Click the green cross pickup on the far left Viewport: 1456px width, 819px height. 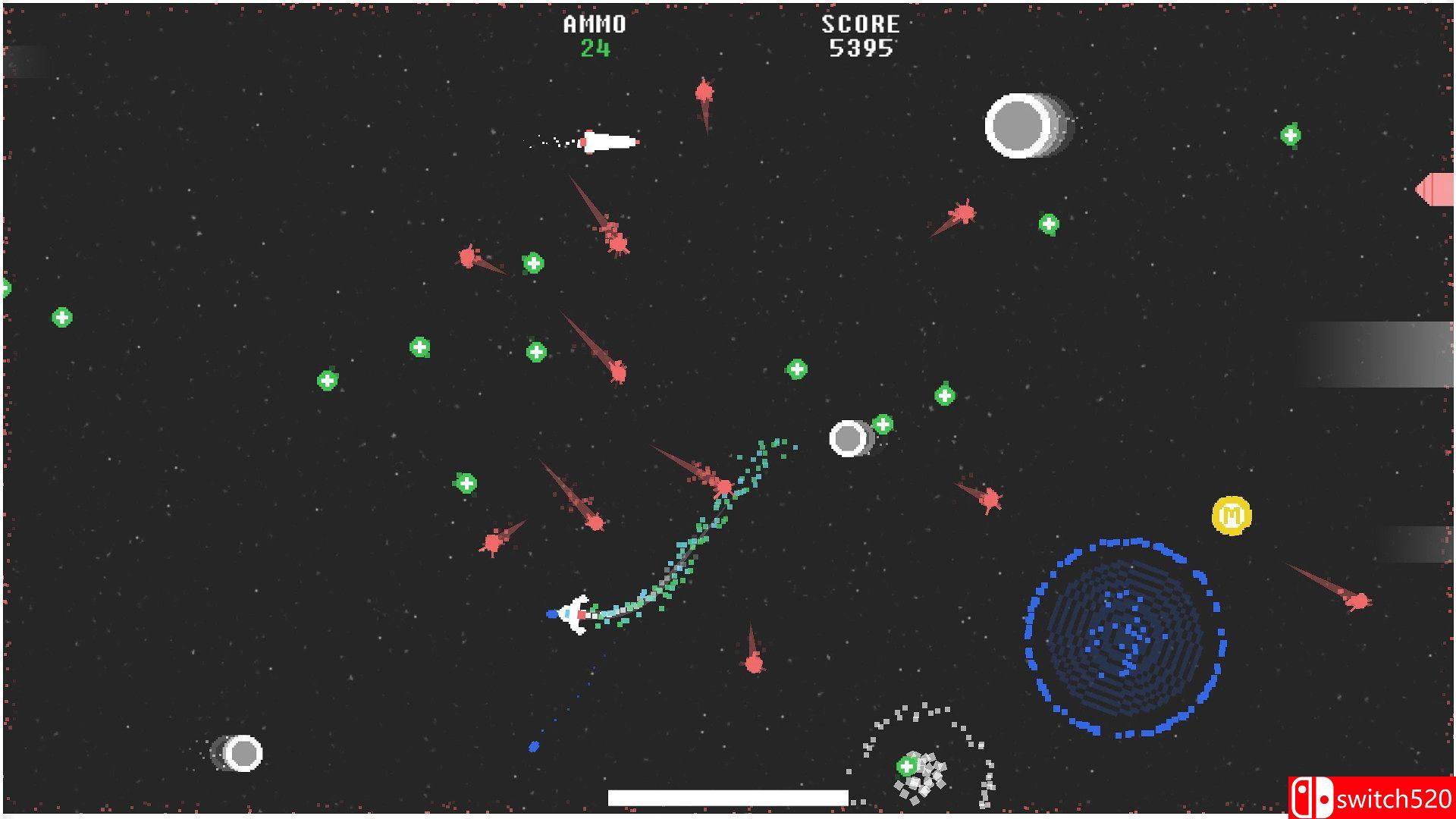point(61,317)
